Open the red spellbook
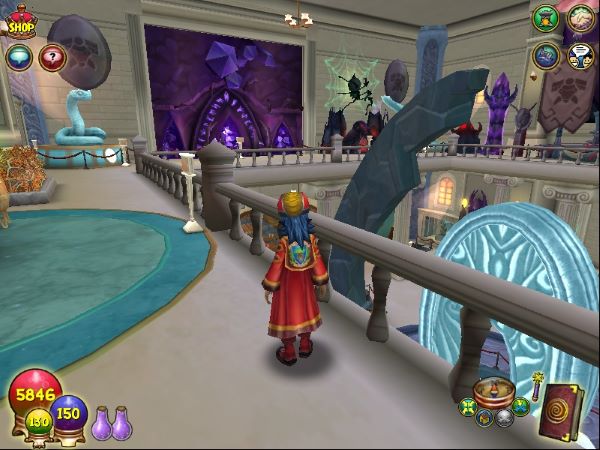The width and height of the screenshot is (600, 450). pos(561,410)
